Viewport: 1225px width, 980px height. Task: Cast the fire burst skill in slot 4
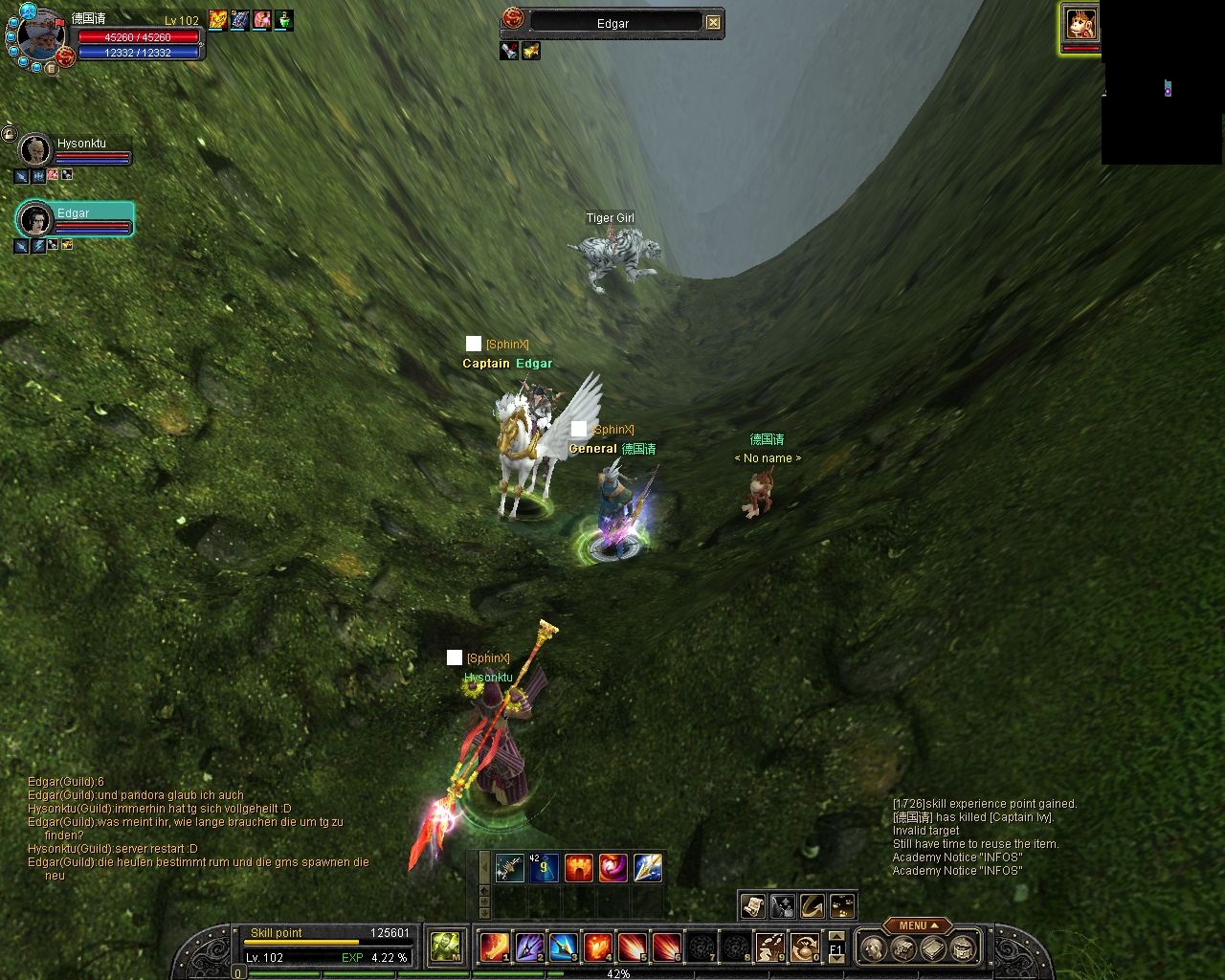[x=597, y=947]
